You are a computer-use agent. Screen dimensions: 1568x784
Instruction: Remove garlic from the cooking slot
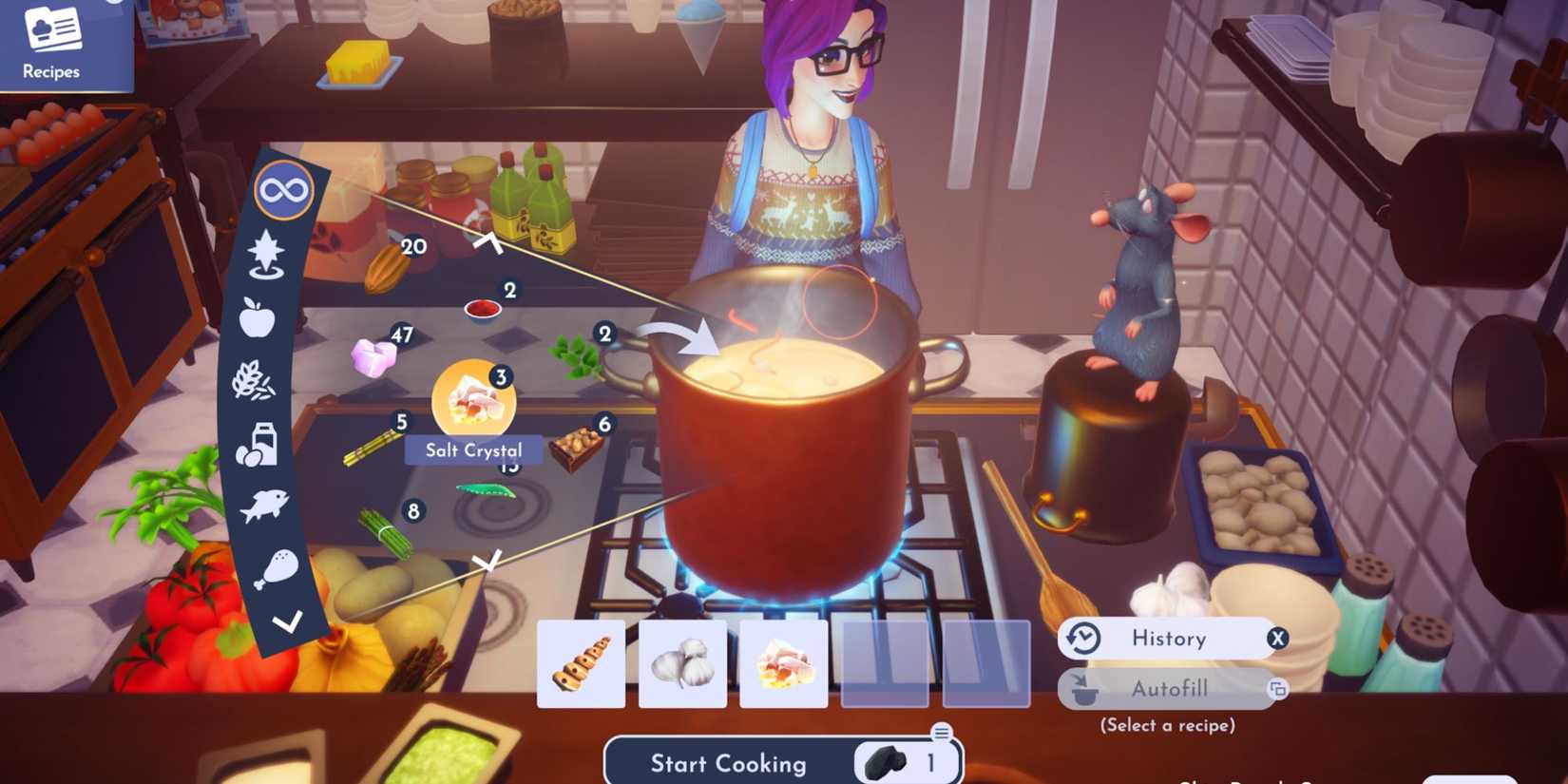pos(682,663)
